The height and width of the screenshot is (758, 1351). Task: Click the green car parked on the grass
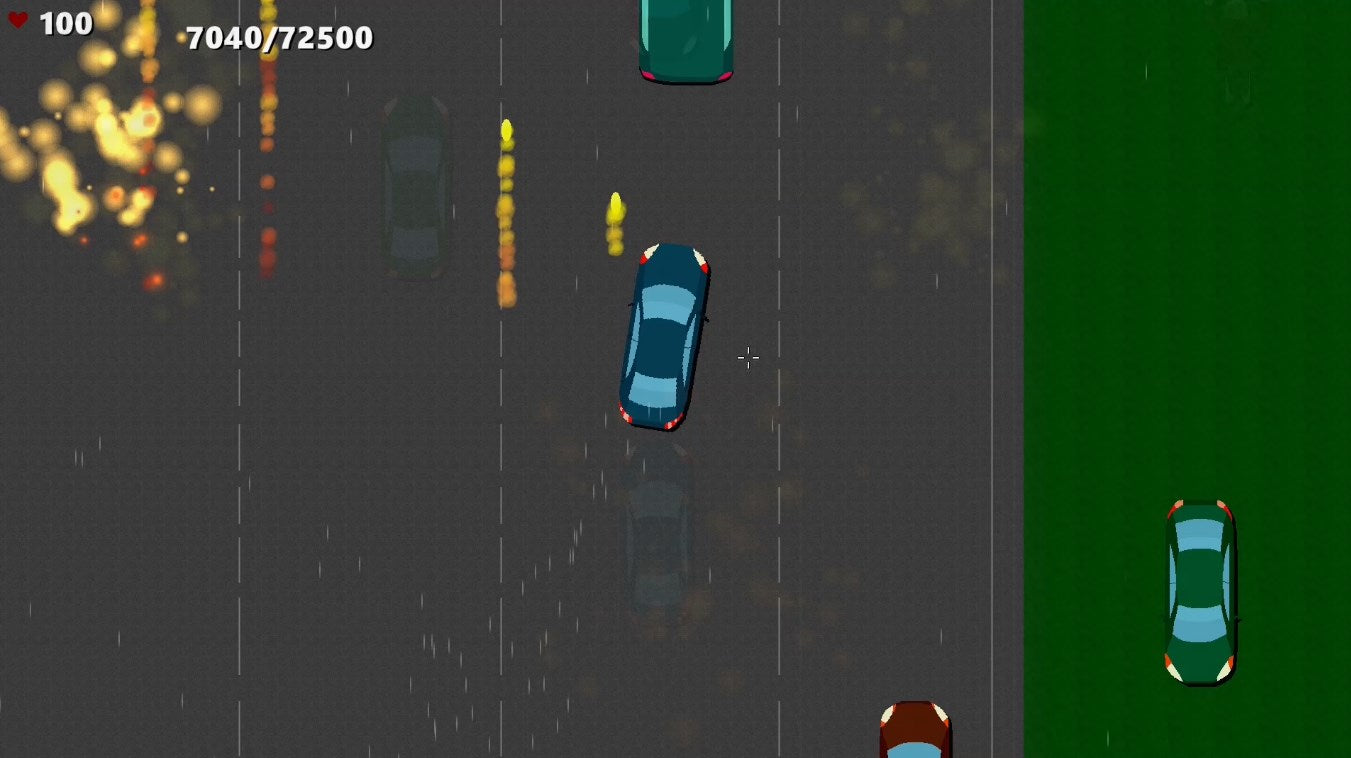point(1198,590)
